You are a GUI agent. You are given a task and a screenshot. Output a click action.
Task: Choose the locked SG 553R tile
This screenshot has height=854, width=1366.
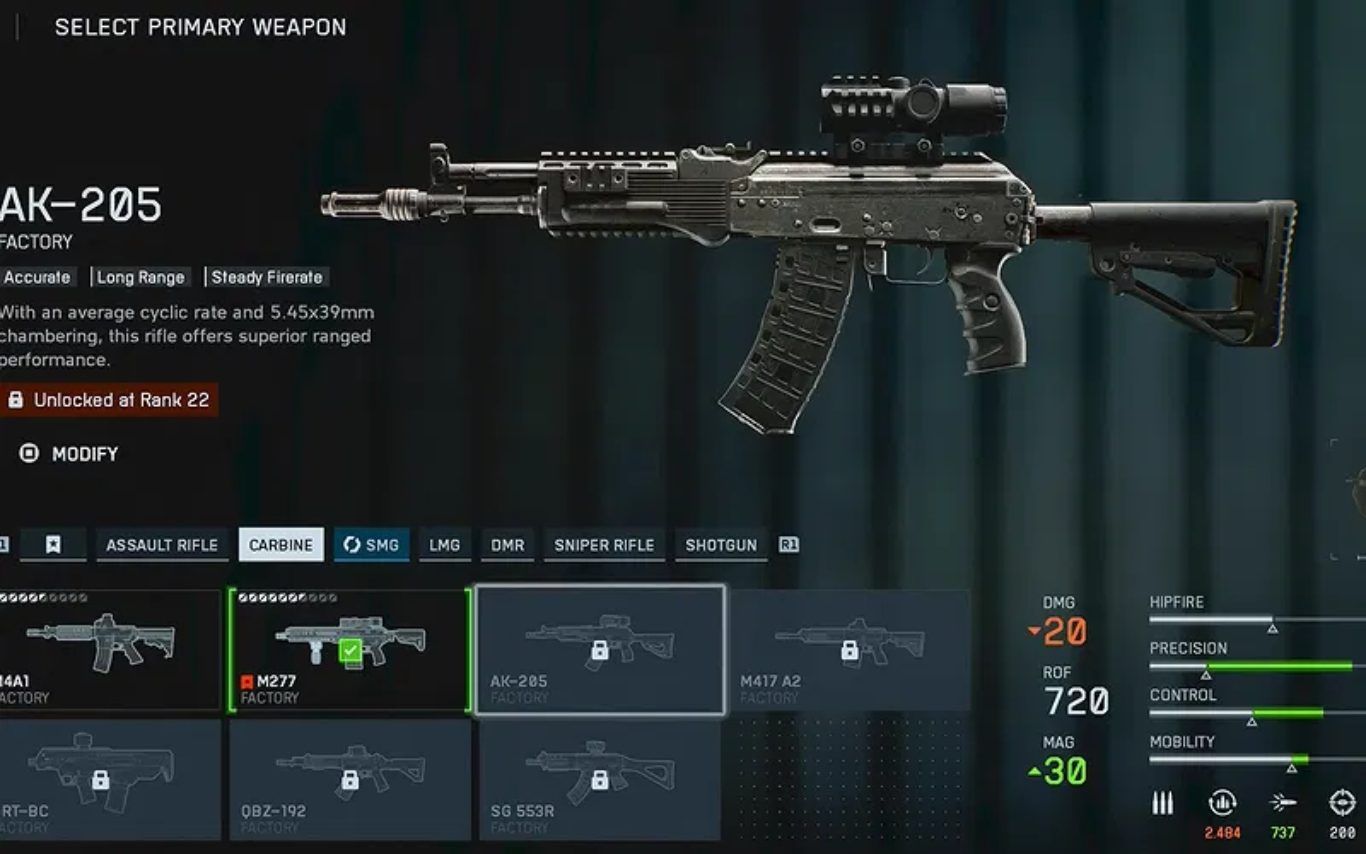(x=600, y=780)
